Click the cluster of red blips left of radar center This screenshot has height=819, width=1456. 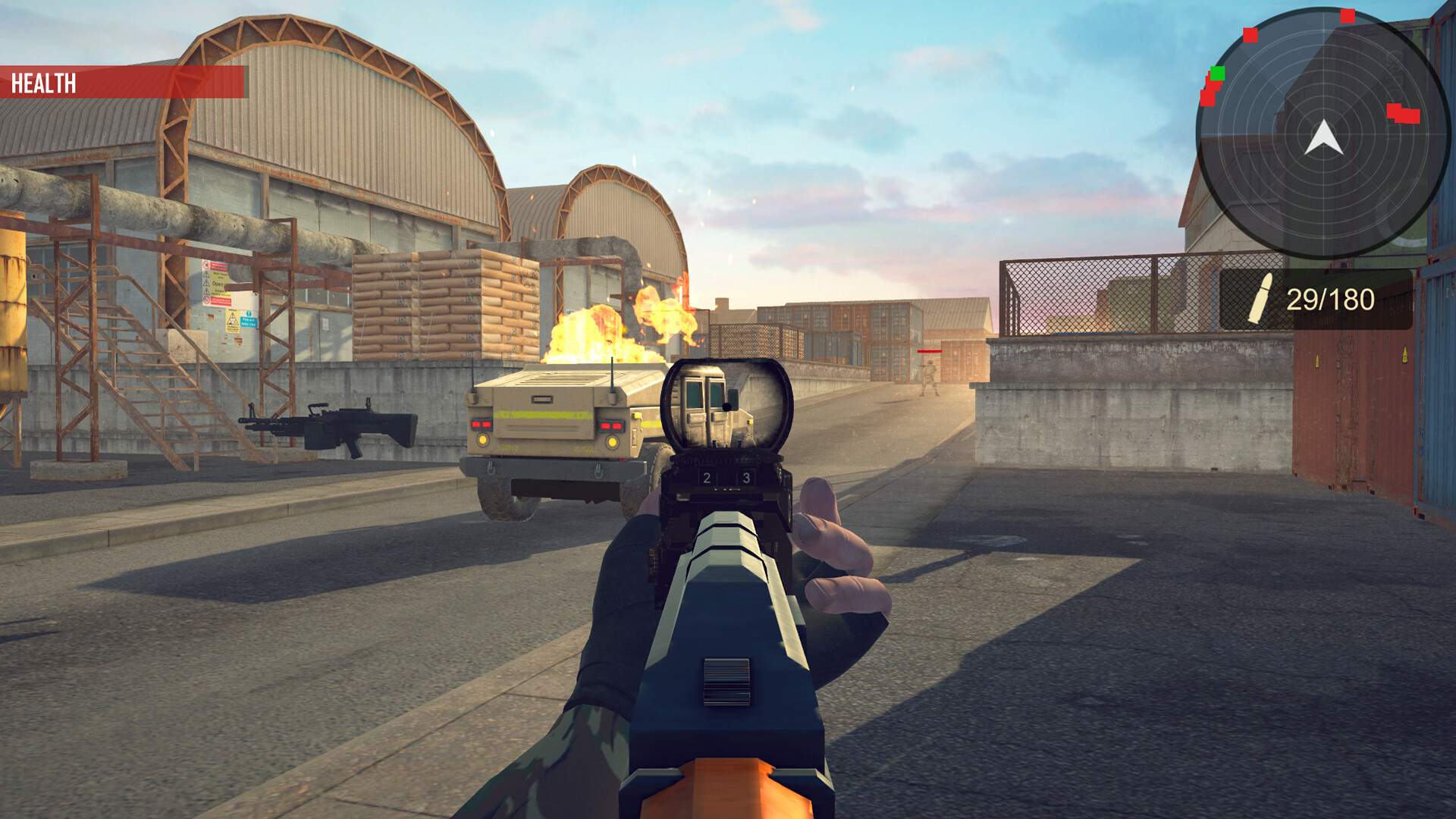[1210, 93]
